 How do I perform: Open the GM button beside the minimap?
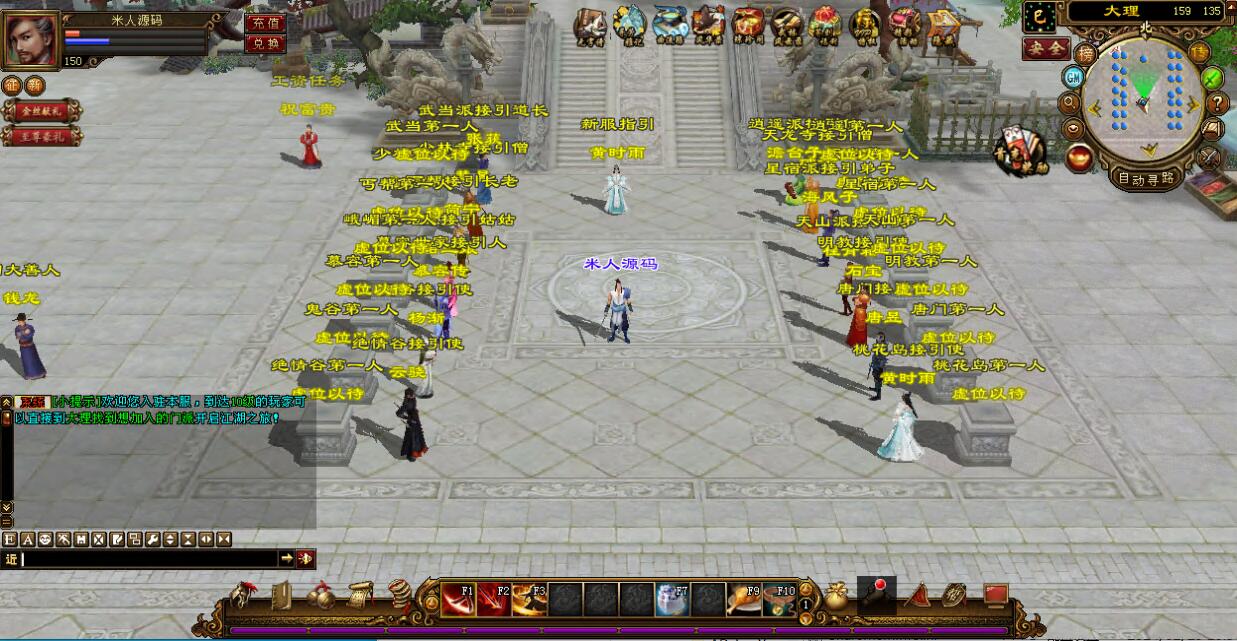pyautogui.click(x=1073, y=77)
